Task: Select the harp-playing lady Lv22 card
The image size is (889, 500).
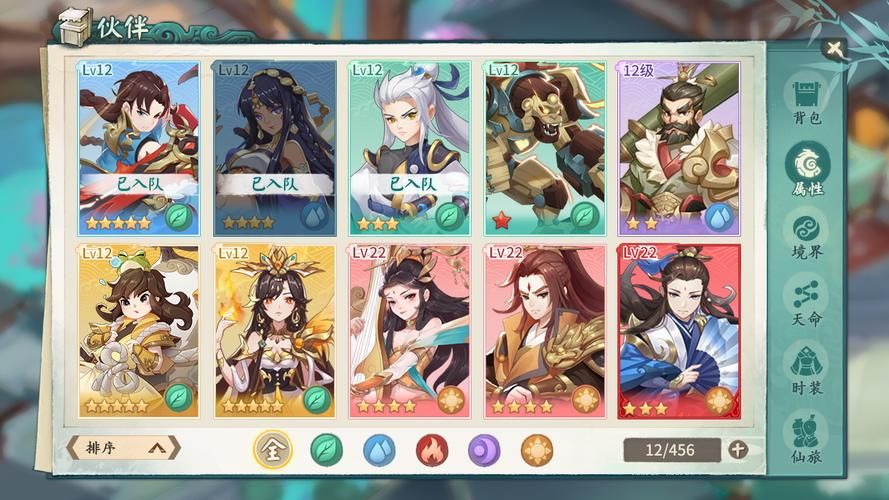Action: click(410, 330)
